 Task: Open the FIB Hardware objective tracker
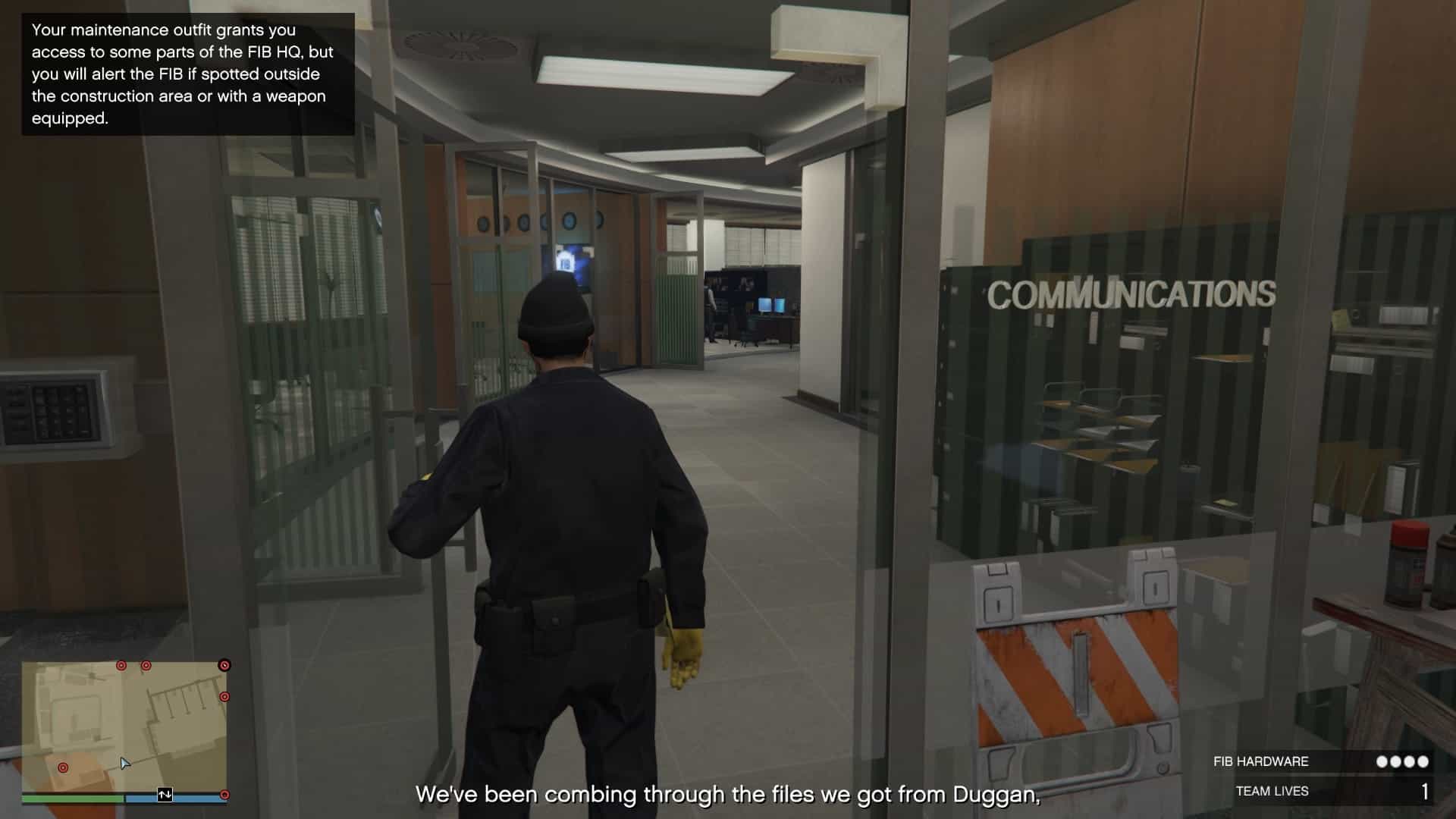(1320, 761)
